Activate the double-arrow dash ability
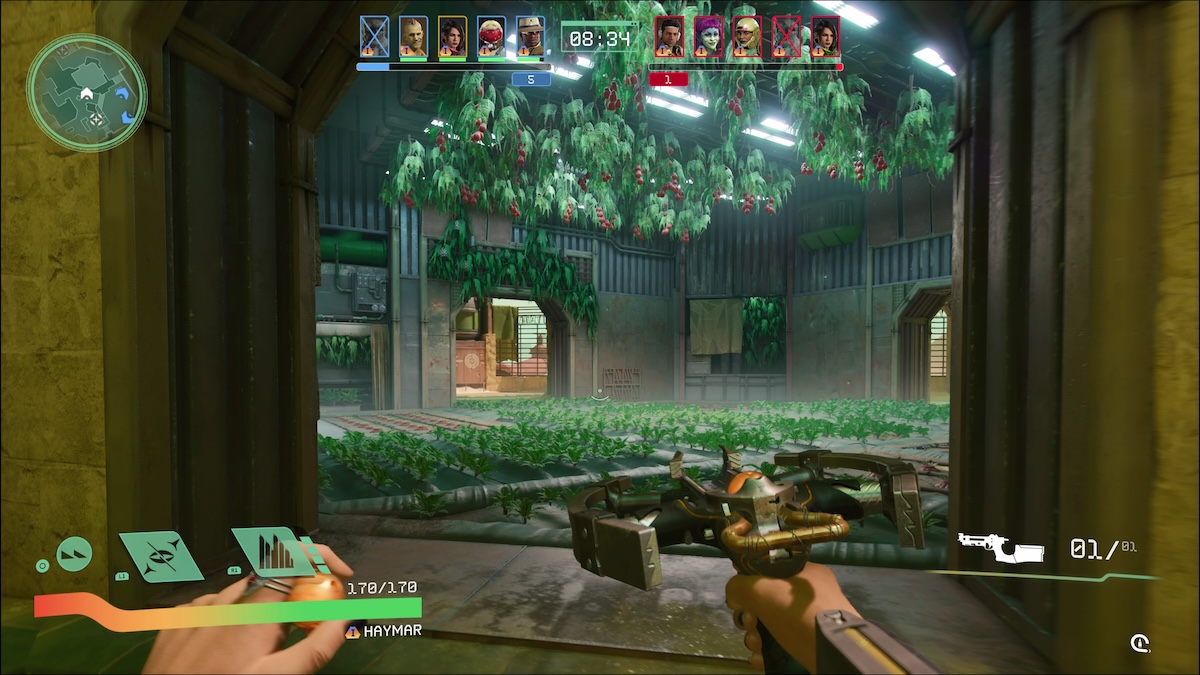Screen dimensions: 1200x675 (74, 553)
